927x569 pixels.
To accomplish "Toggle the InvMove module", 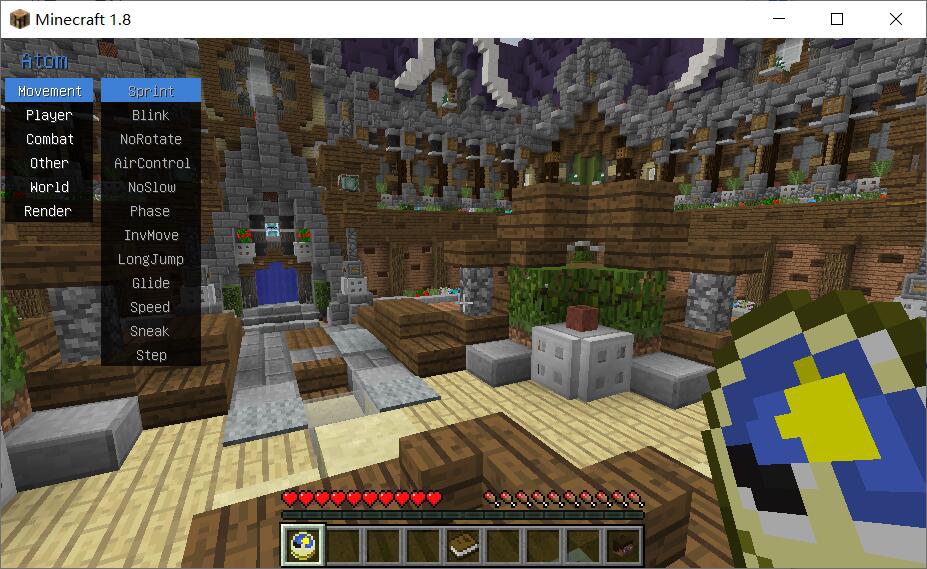I will 151,235.
